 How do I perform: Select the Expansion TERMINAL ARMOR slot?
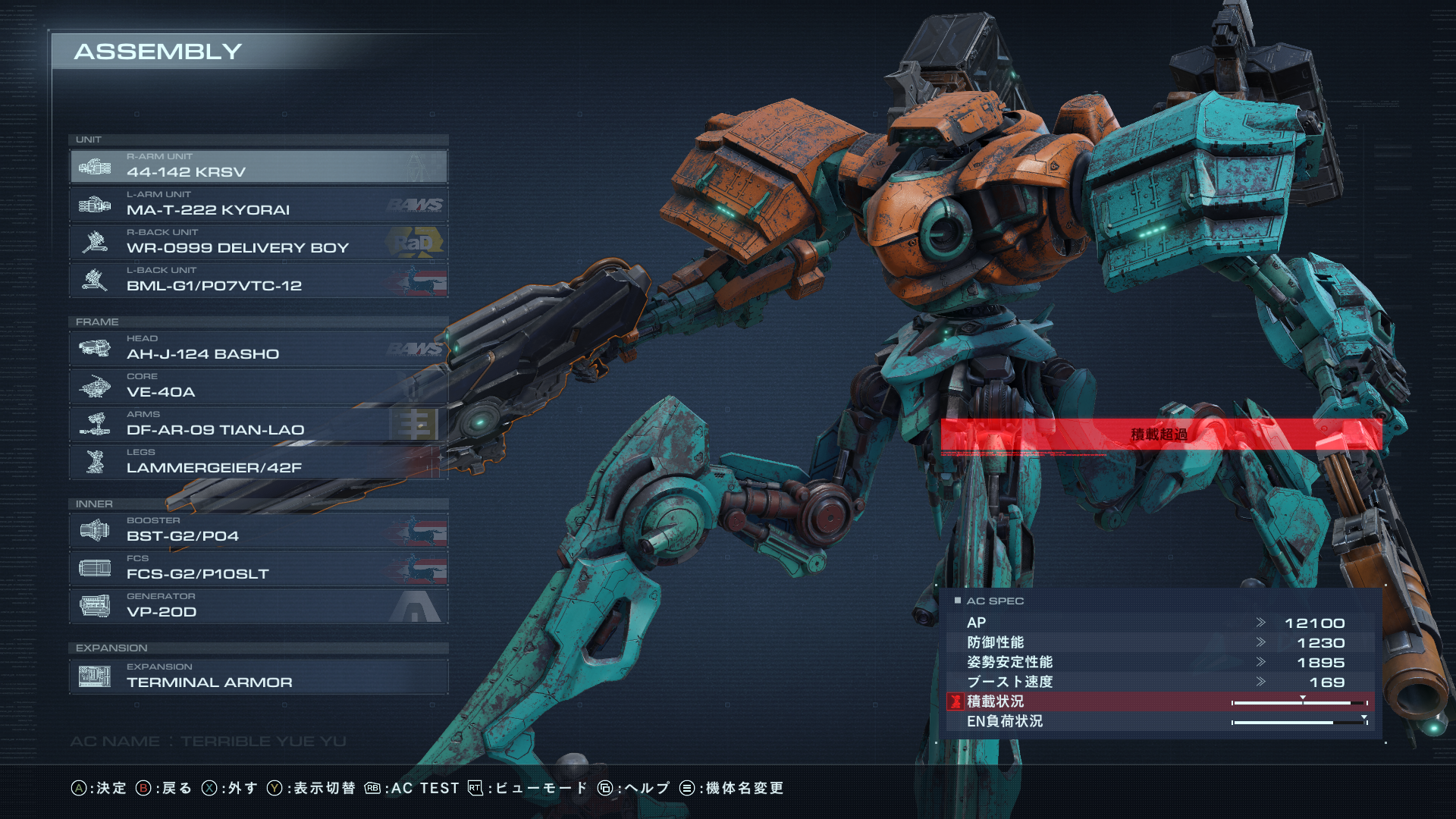click(x=258, y=676)
